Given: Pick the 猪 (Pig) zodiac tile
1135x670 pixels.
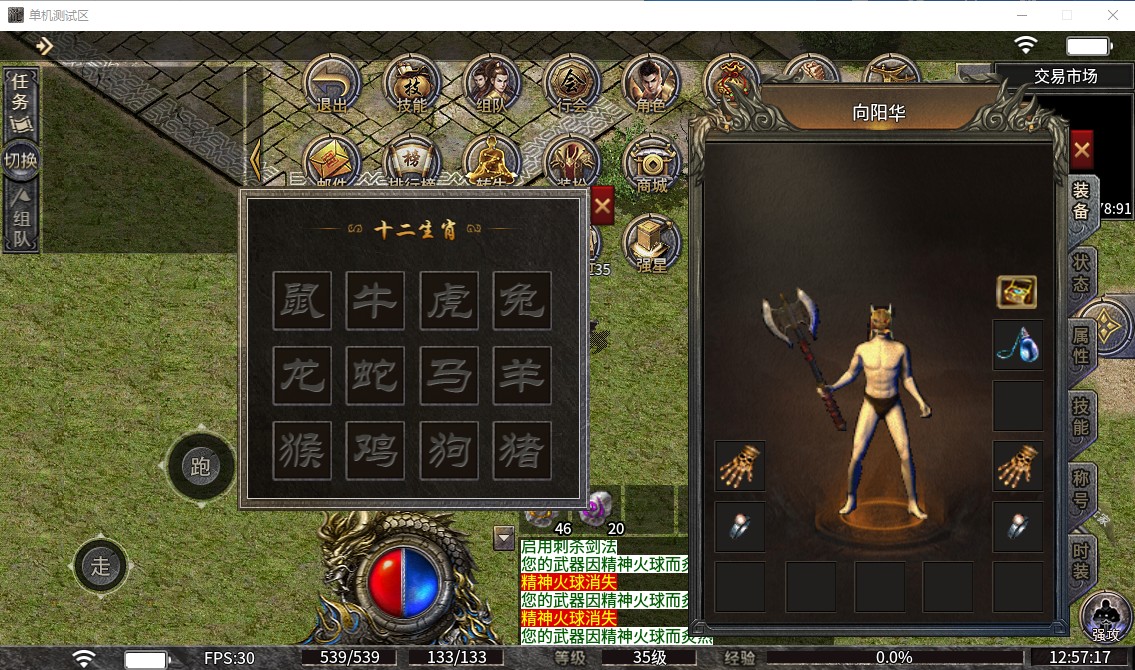Looking at the screenshot, I should (x=522, y=451).
